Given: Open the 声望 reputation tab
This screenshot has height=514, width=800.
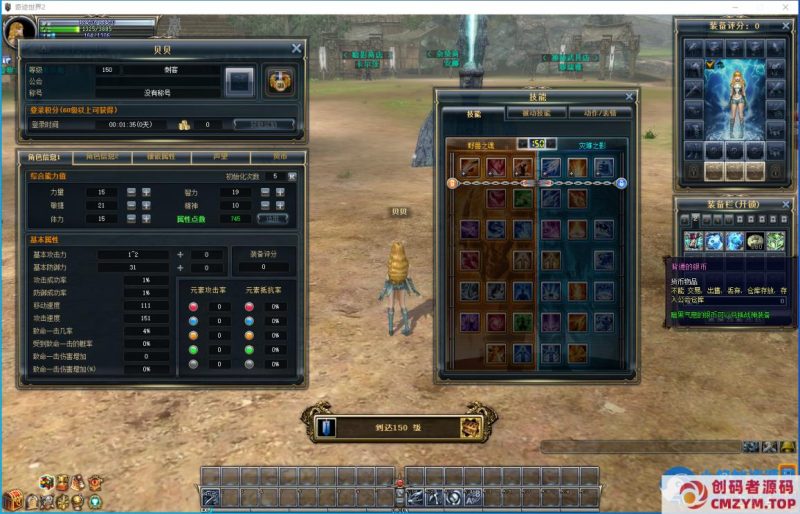Looking at the screenshot, I should pos(218,157).
